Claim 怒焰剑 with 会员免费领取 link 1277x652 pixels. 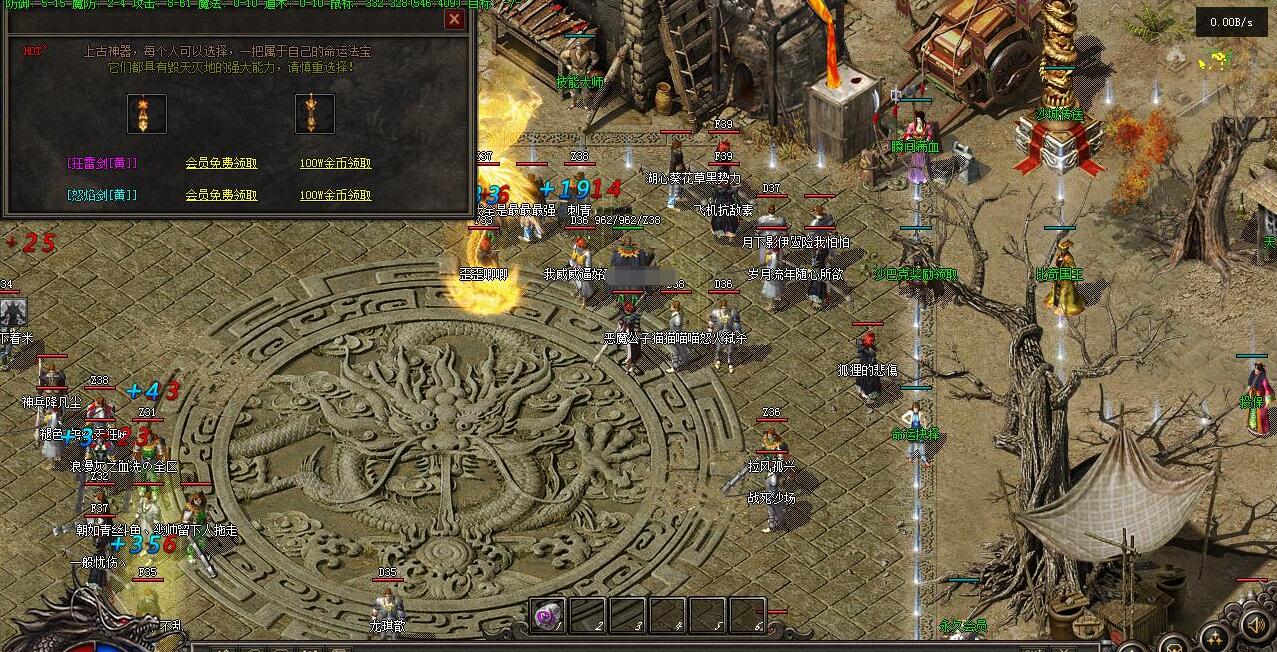(x=221, y=195)
